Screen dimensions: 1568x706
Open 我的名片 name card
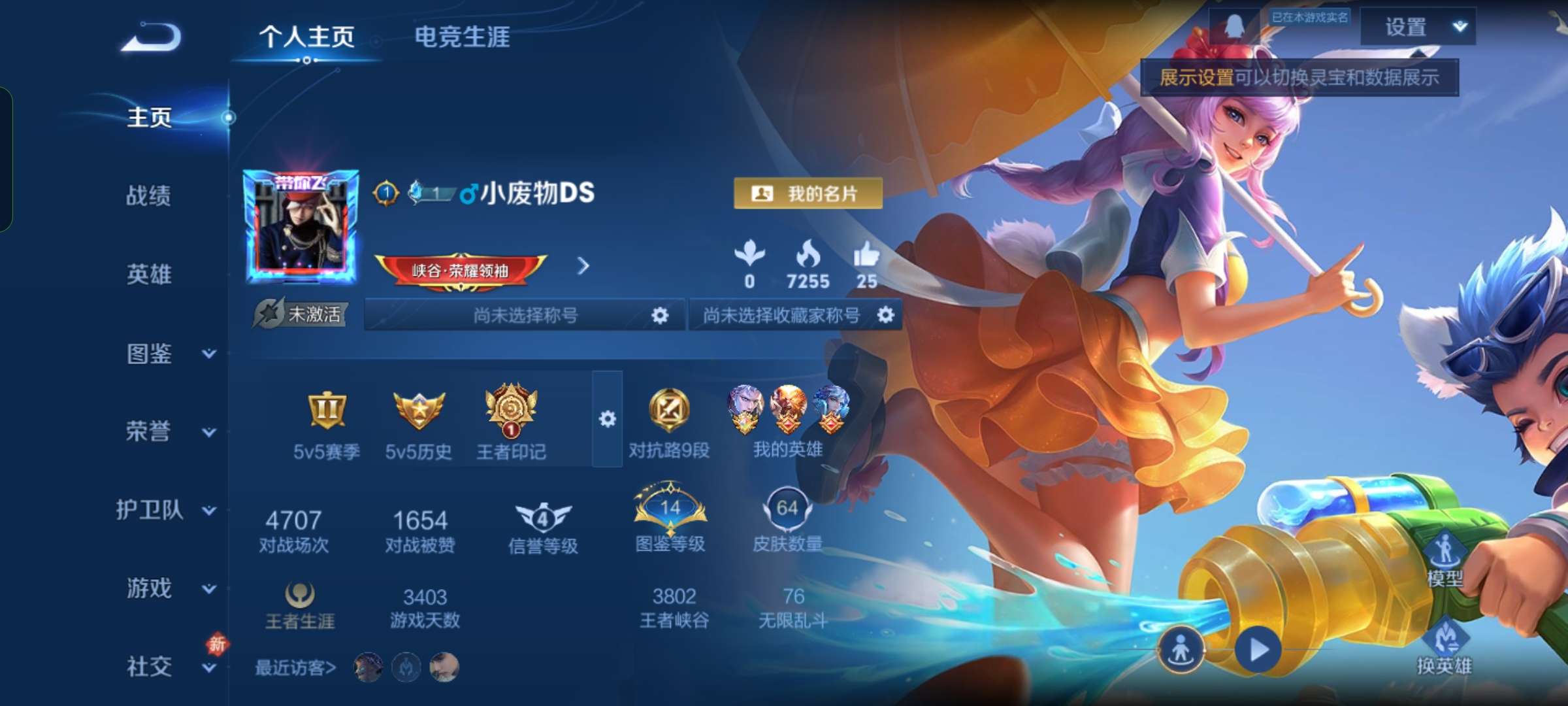coord(809,194)
